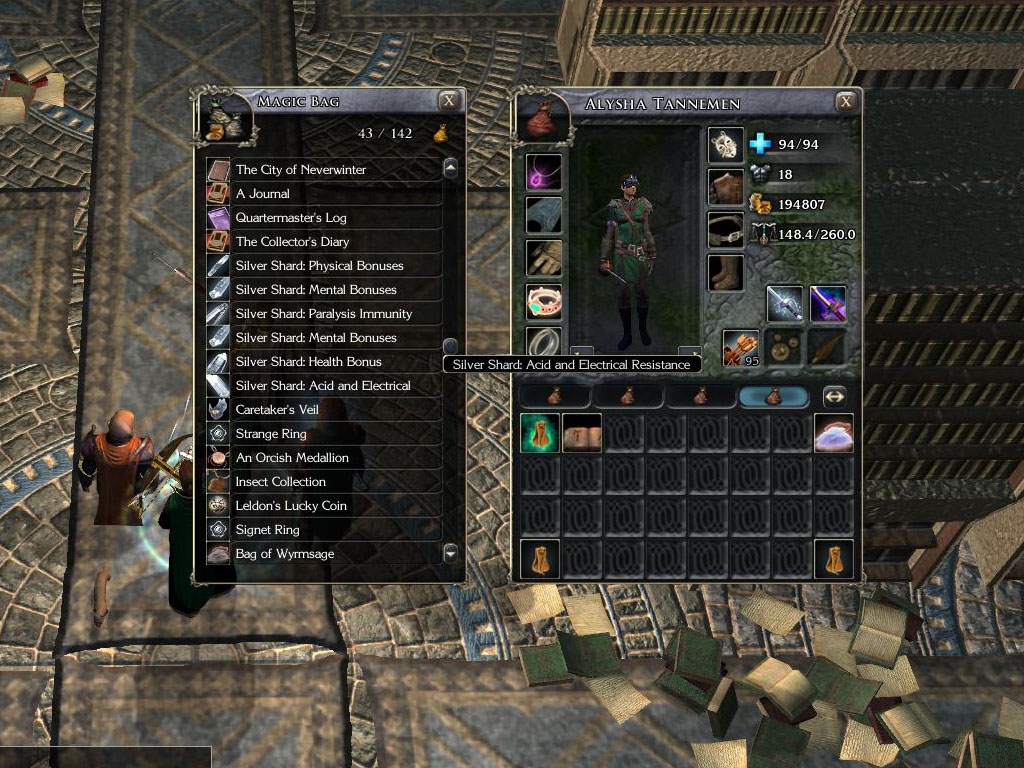Select the Strange Ring entry
Image resolution: width=1024 pixels, height=768 pixels.
pyautogui.click(x=271, y=434)
